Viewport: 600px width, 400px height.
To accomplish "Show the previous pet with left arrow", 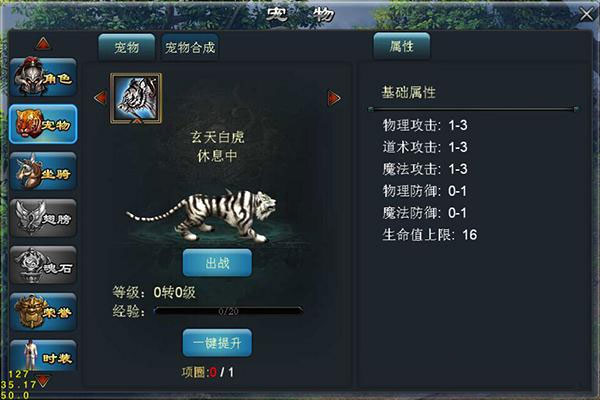I will tap(99, 97).
